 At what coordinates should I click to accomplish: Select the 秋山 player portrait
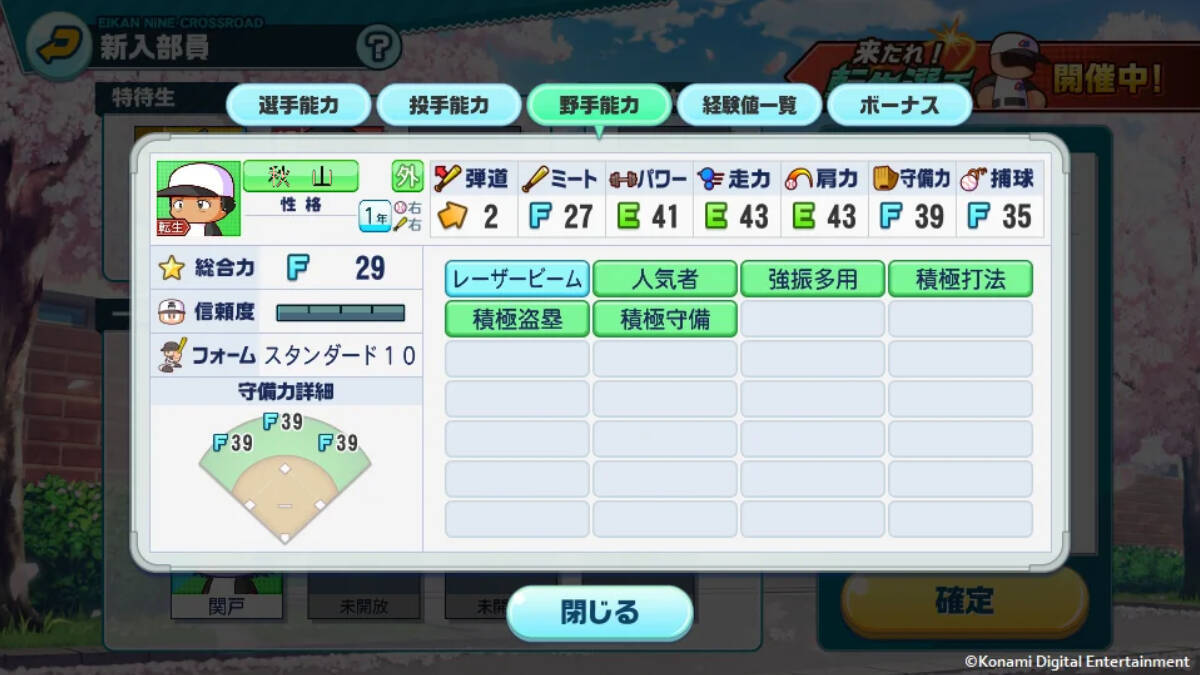coord(198,199)
